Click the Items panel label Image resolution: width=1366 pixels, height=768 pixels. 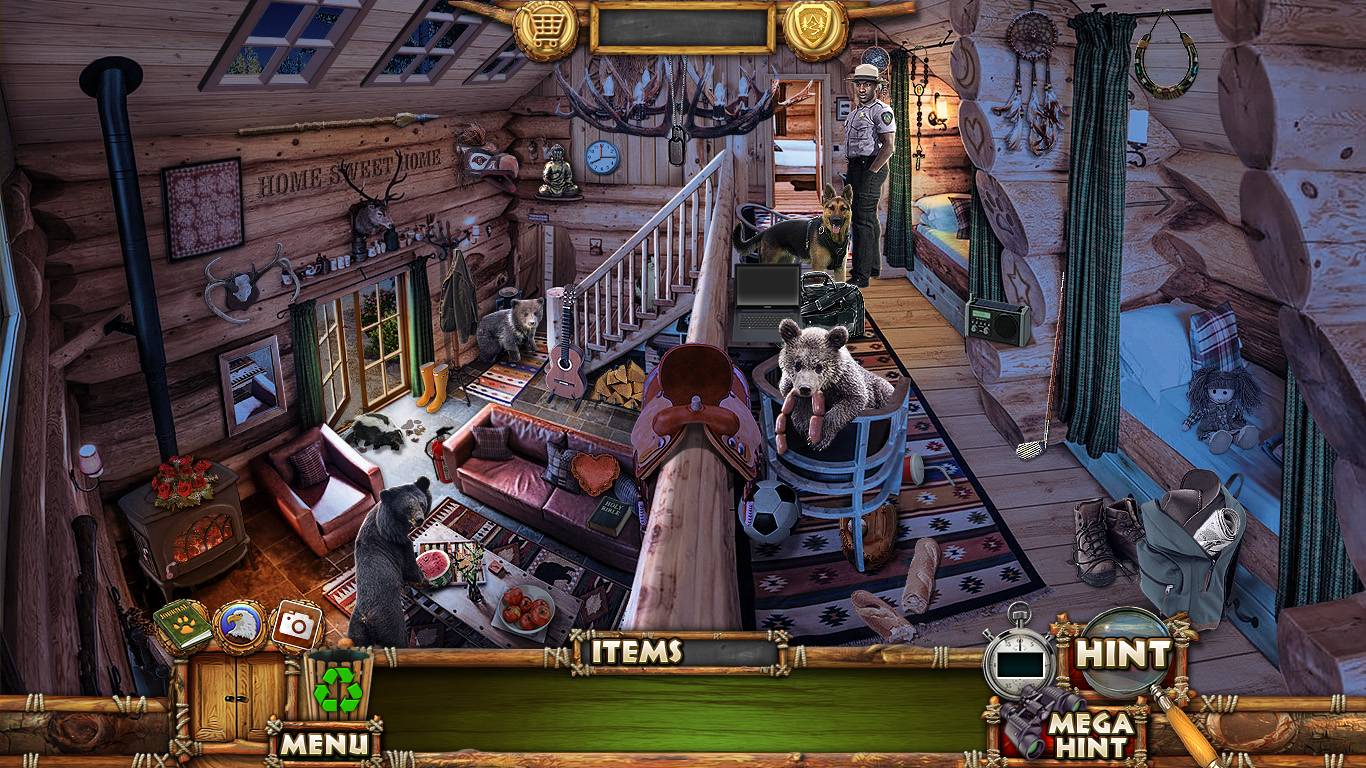(636, 652)
